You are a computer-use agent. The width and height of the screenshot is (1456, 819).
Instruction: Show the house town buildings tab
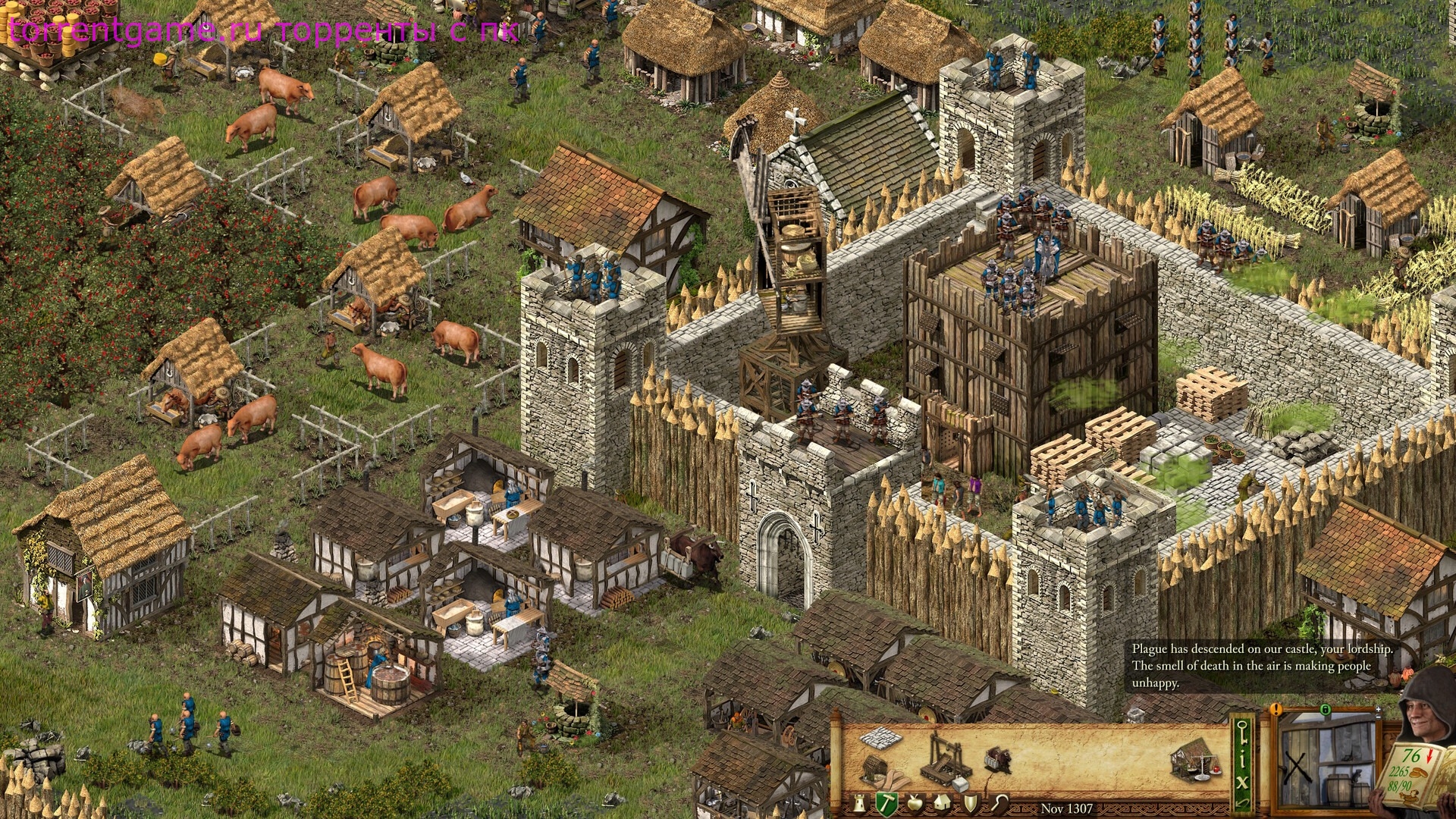click(x=942, y=803)
